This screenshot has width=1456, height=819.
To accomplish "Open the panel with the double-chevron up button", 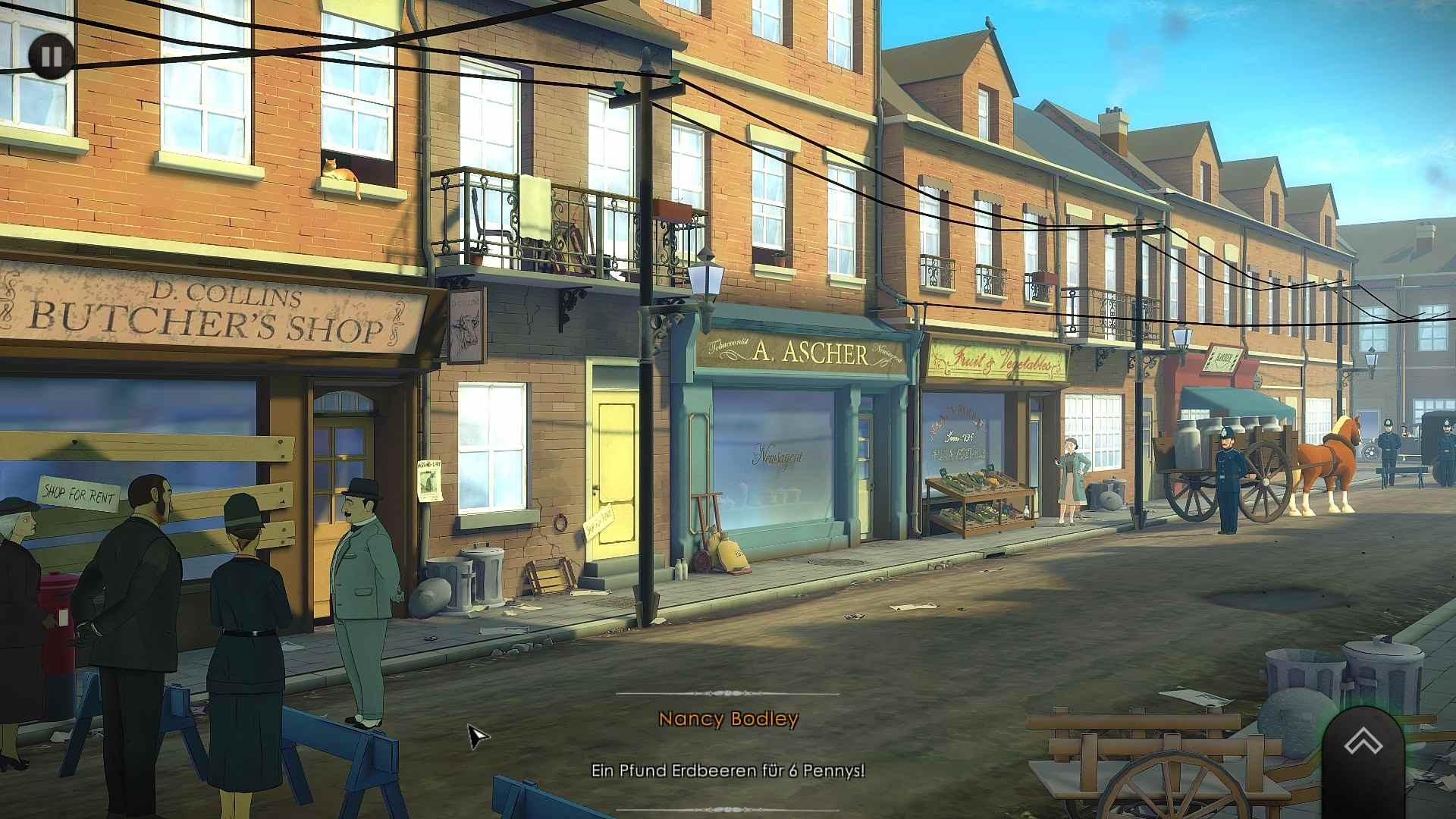I will [1363, 744].
